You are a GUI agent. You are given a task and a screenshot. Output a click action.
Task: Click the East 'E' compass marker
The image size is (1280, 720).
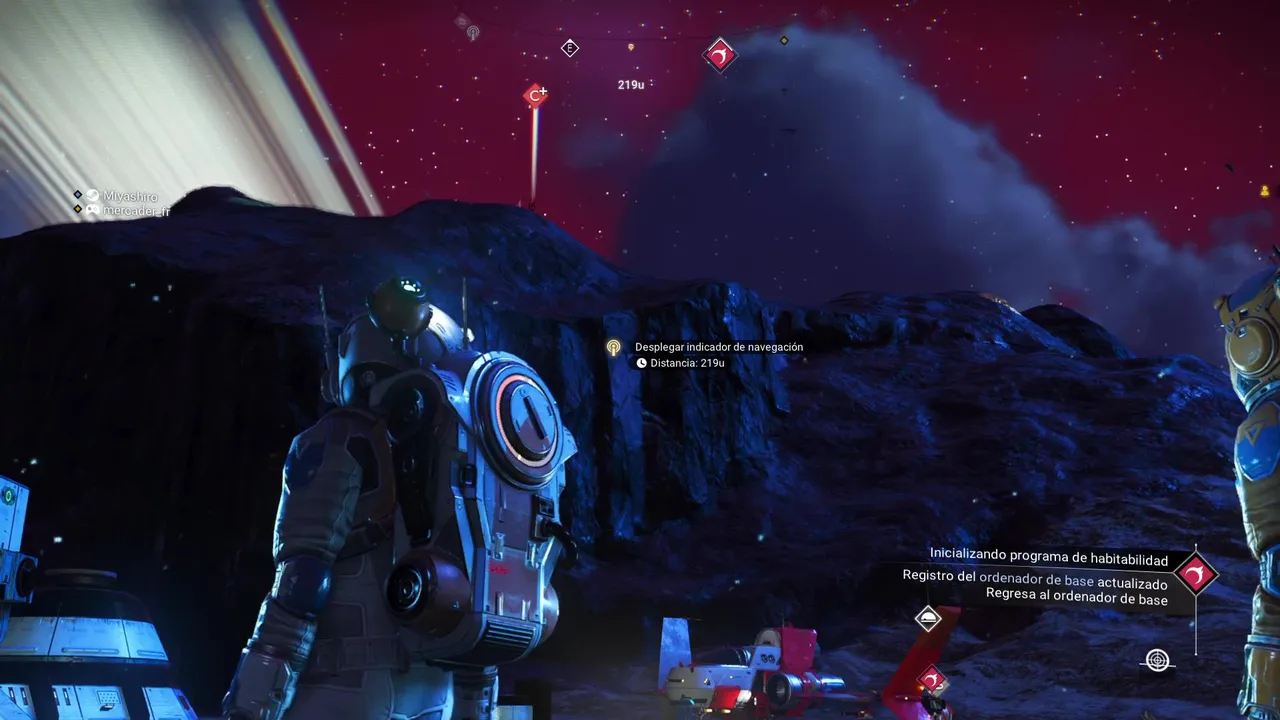pos(570,48)
